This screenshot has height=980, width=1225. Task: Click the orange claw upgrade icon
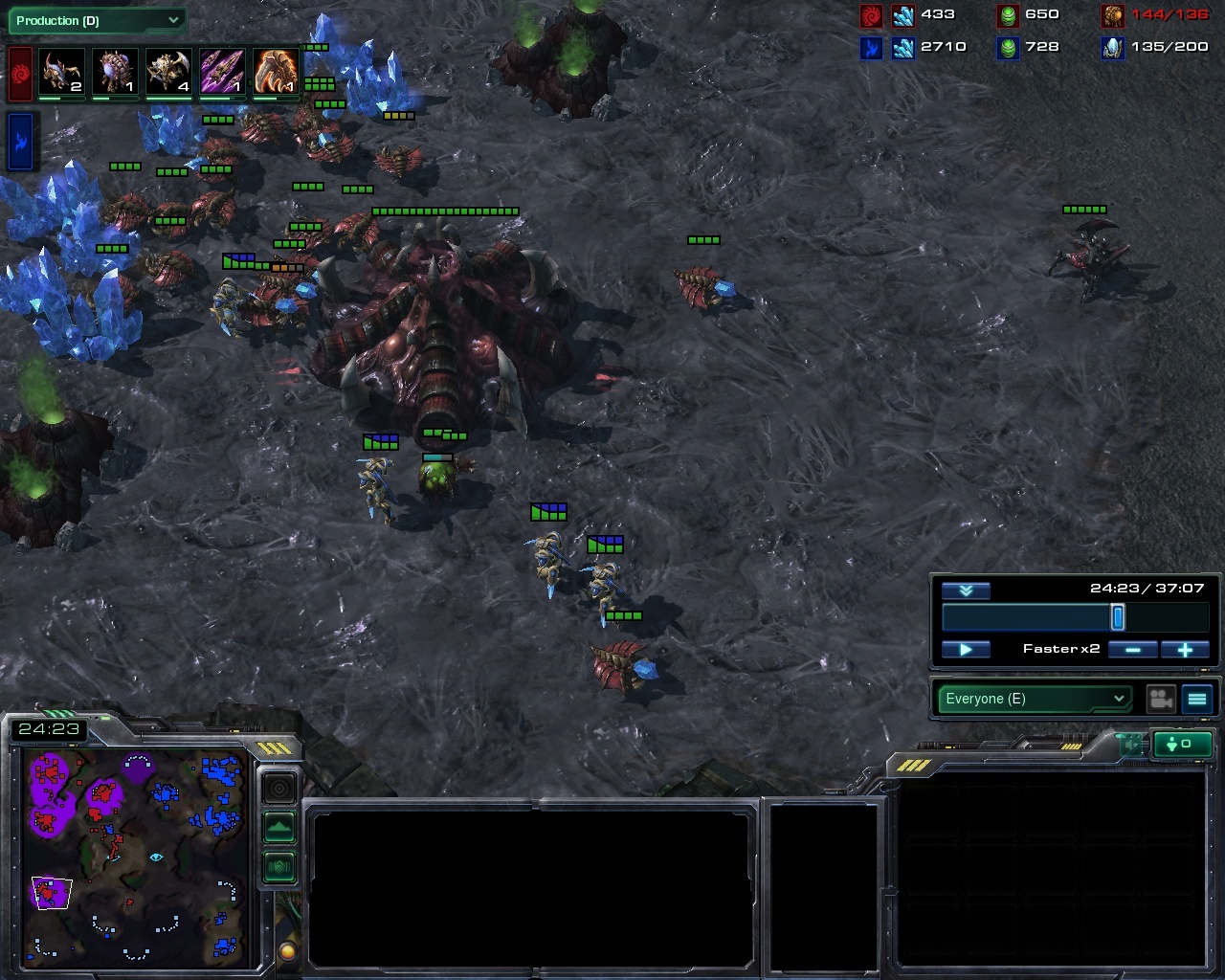point(276,73)
